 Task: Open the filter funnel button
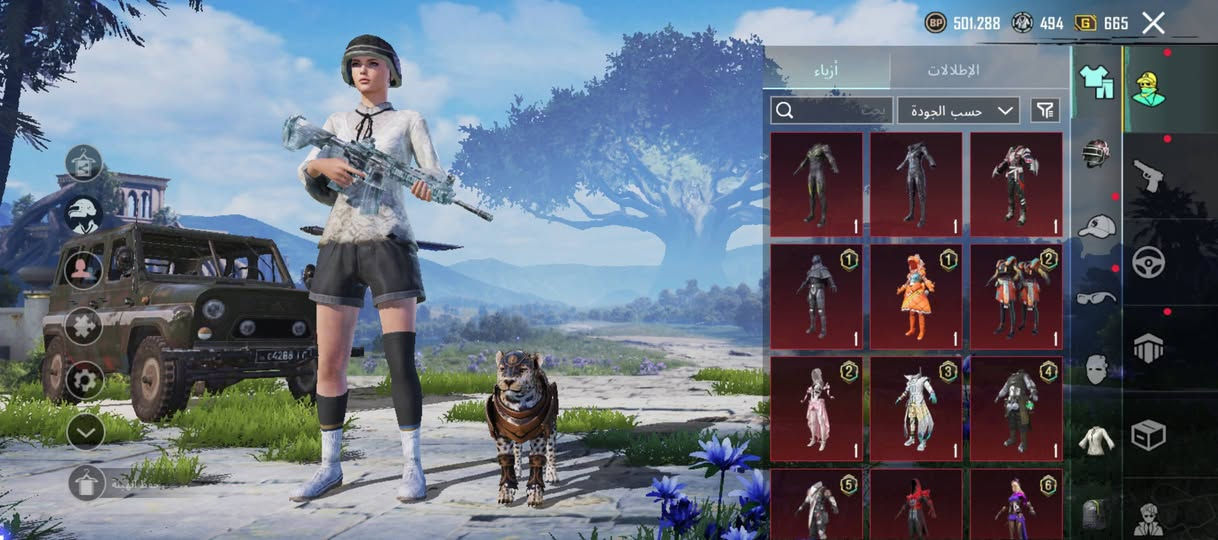[x=1045, y=110]
